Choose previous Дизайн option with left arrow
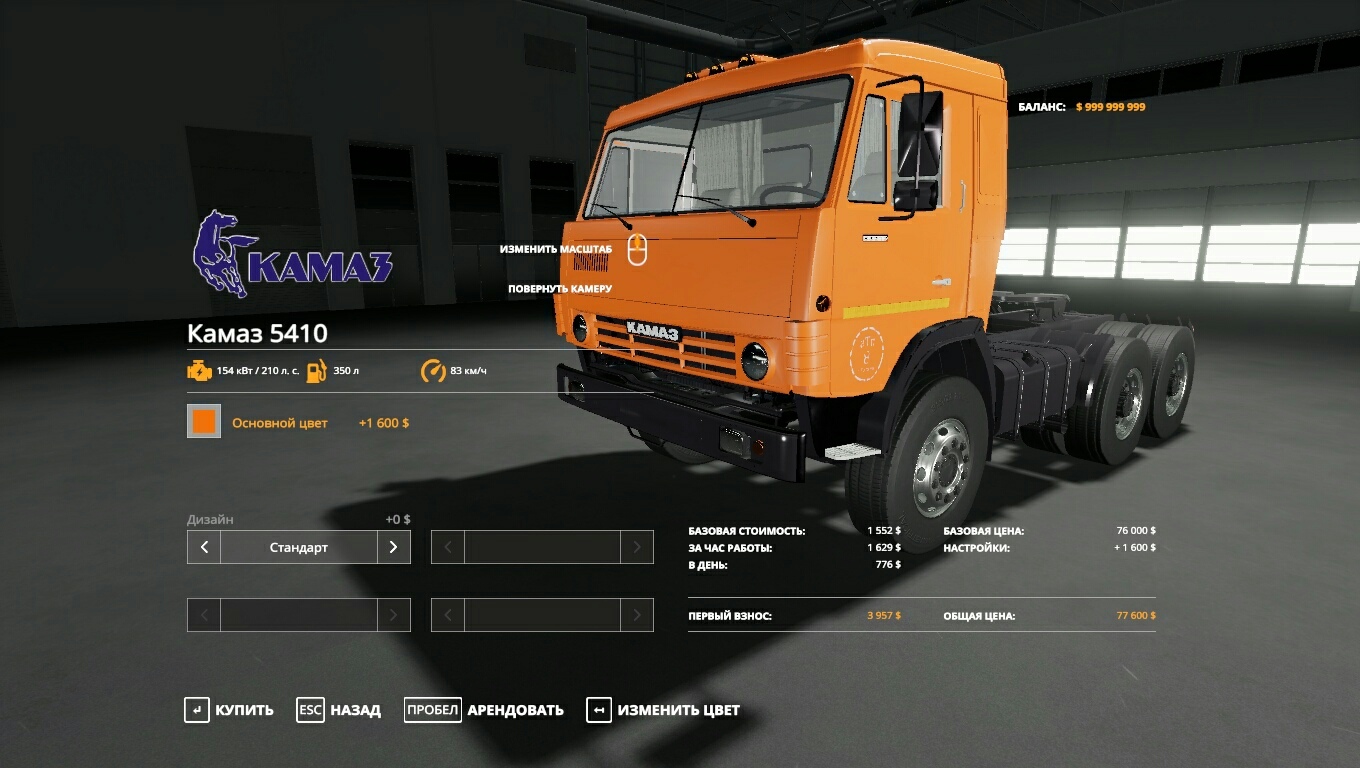Image resolution: width=1360 pixels, height=768 pixels. tap(204, 547)
